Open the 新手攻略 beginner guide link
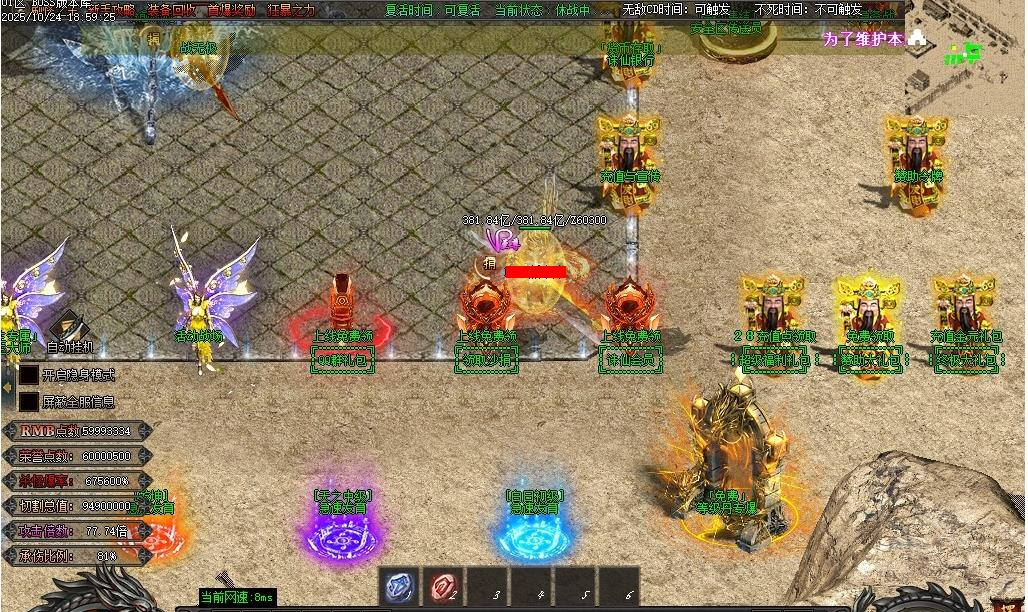 (x=110, y=10)
